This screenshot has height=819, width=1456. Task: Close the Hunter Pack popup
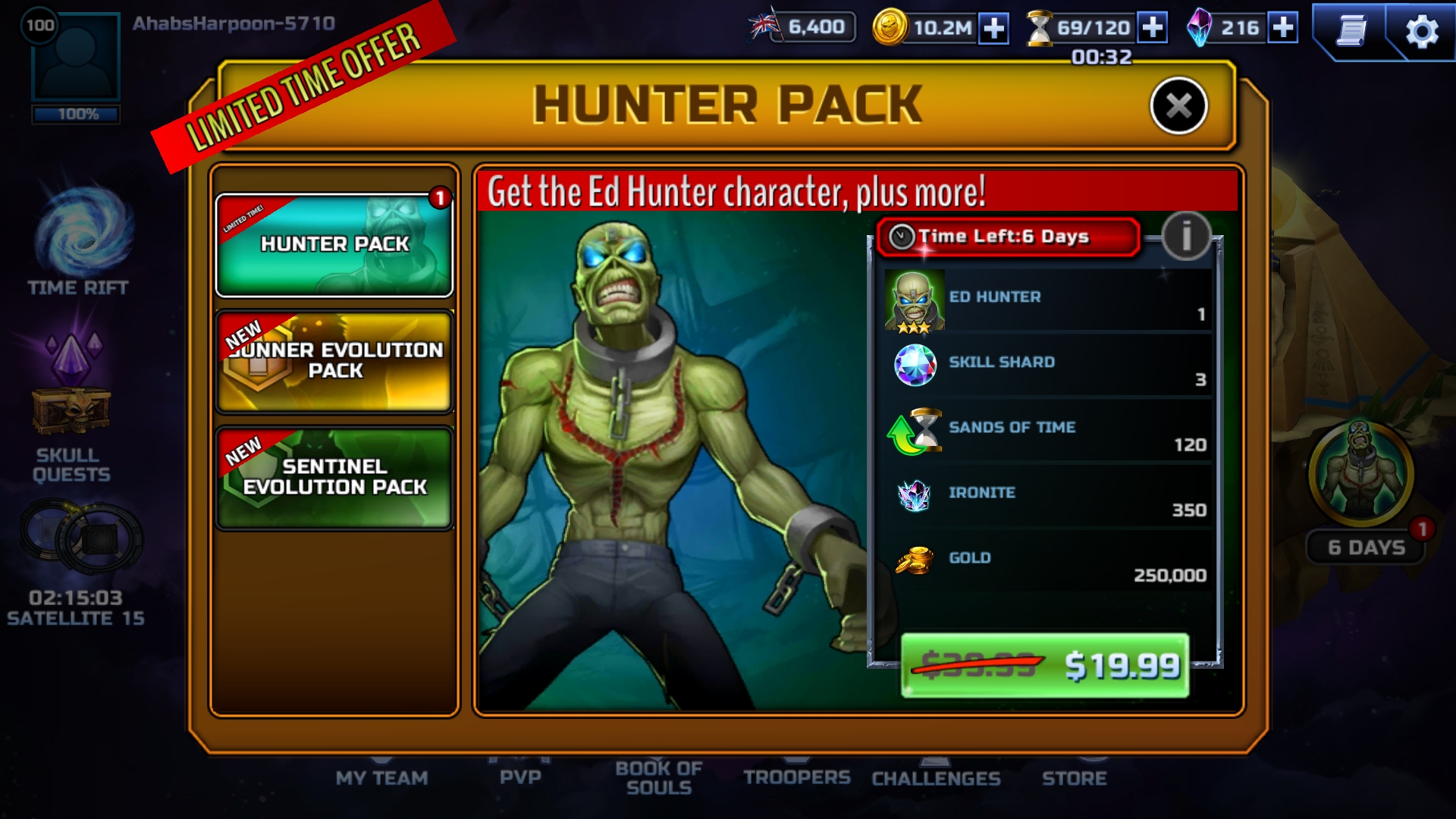(x=1178, y=106)
